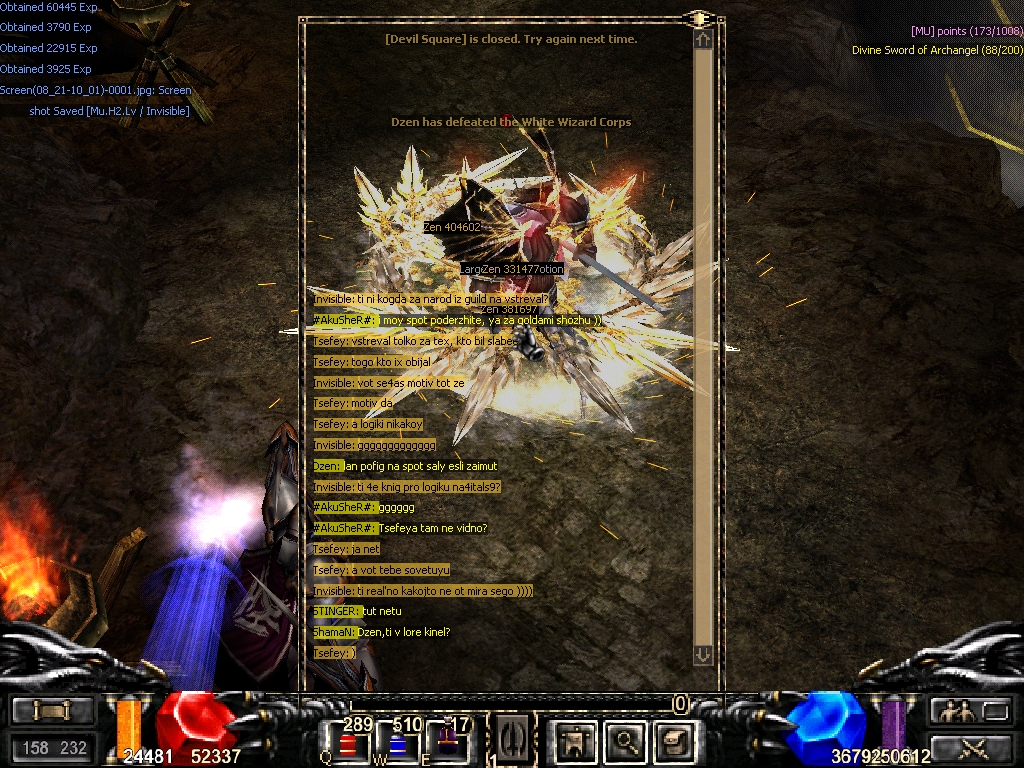Click the crossed swords button

[970, 746]
